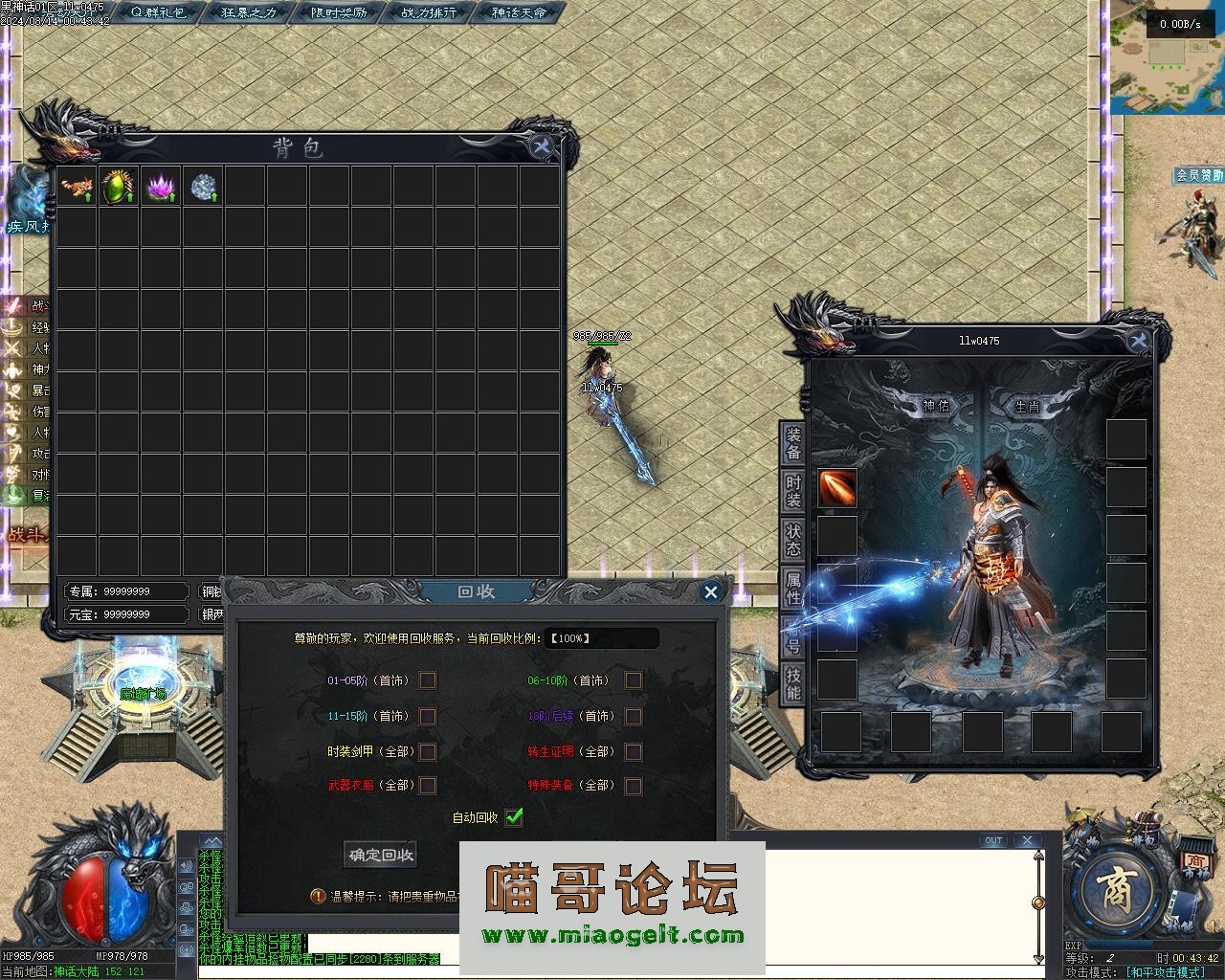
Task: Select the equipped flame weapon slot
Action: click(x=837, y=487)
